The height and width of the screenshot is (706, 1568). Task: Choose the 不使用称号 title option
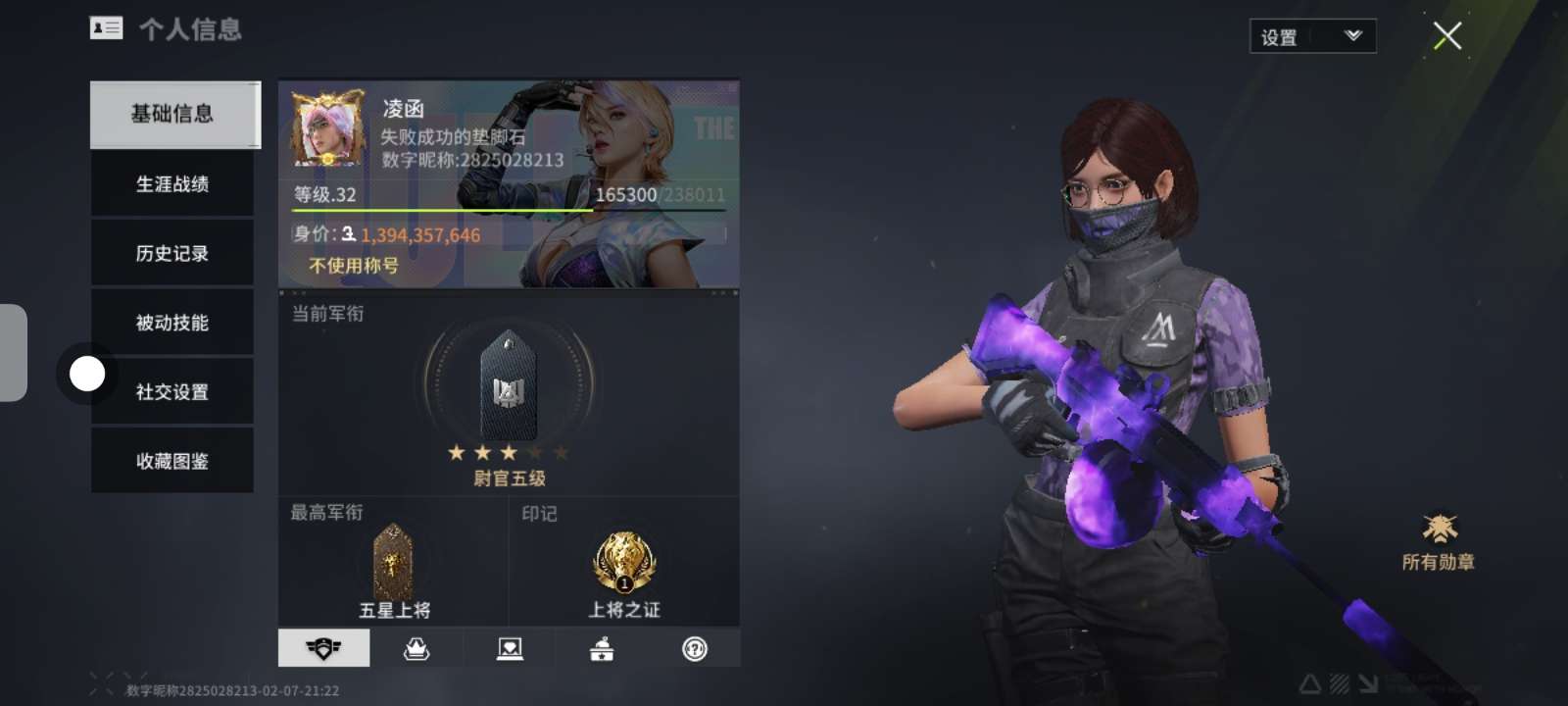click(354, 266)
